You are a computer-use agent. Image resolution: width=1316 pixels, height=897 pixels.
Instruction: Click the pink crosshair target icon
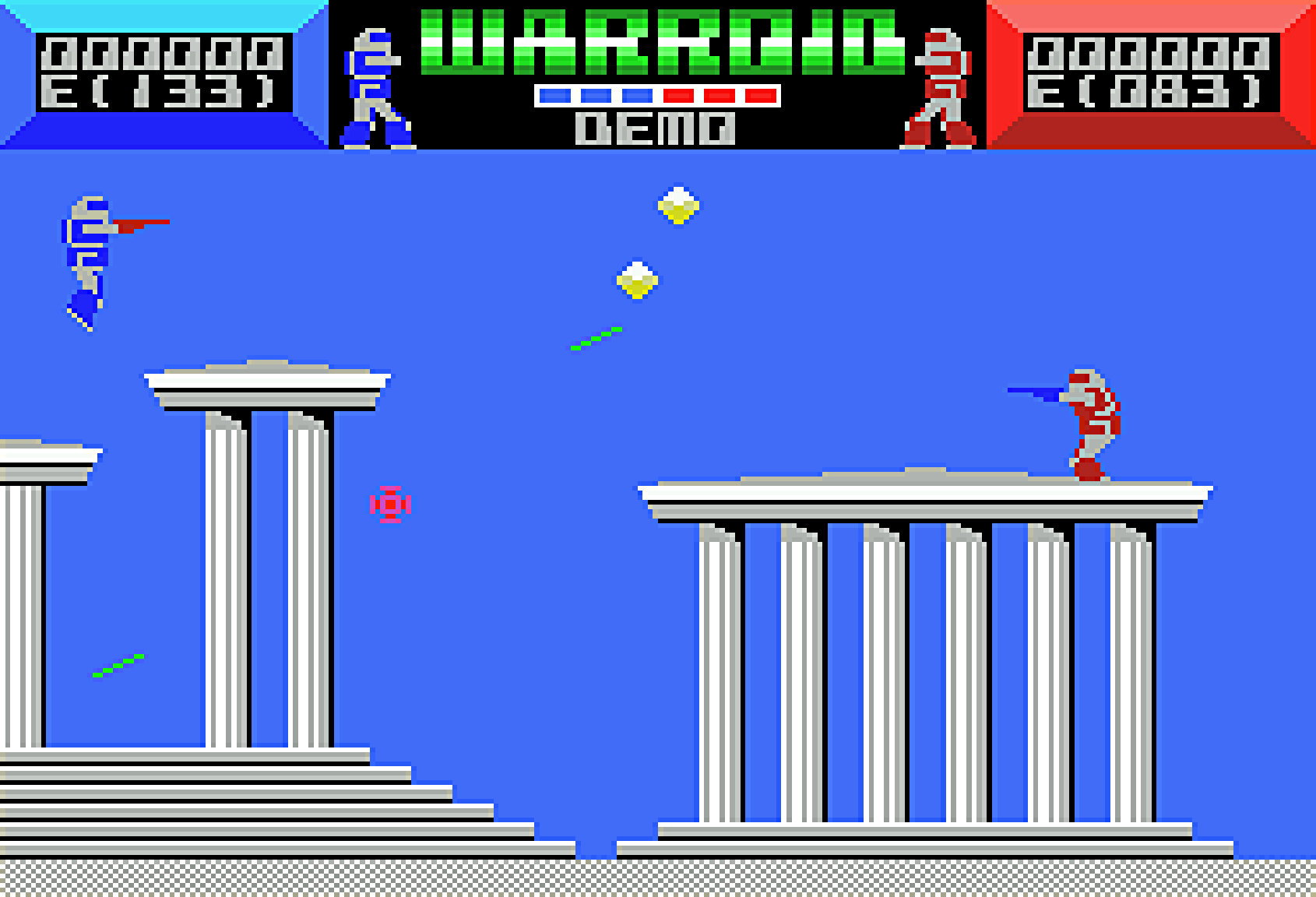391,505
